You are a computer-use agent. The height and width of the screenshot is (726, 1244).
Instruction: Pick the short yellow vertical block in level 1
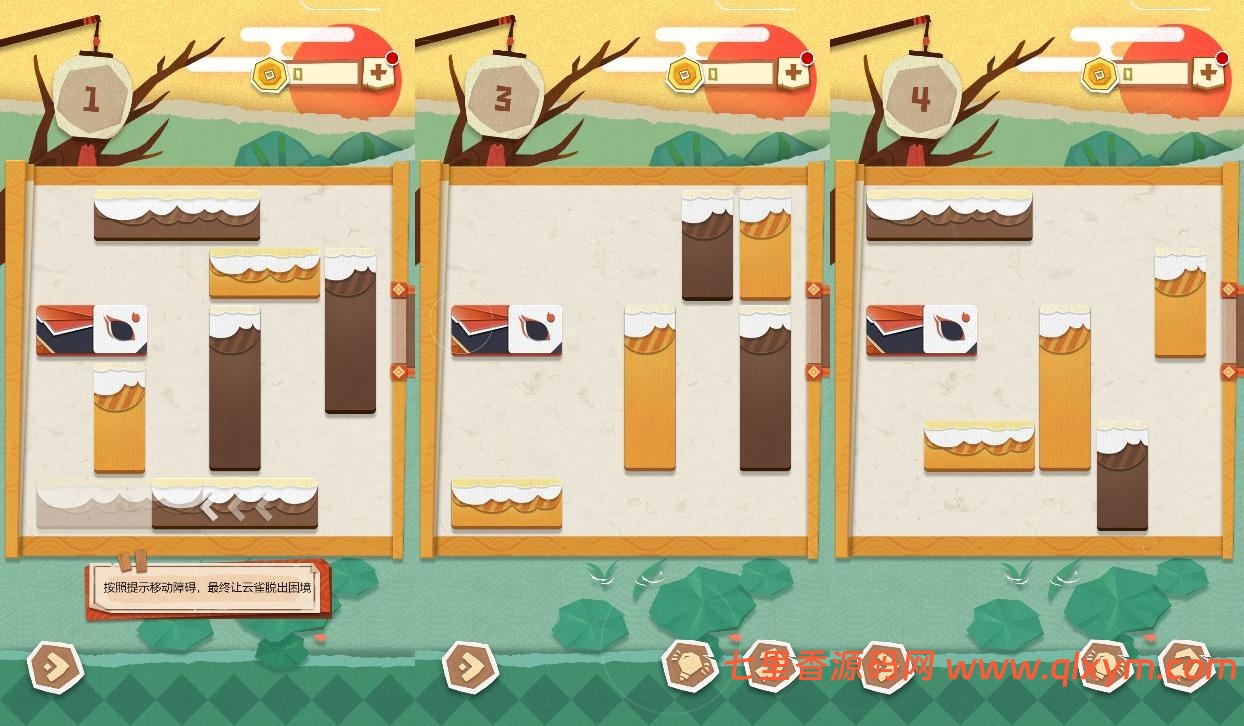pos(119,419)
